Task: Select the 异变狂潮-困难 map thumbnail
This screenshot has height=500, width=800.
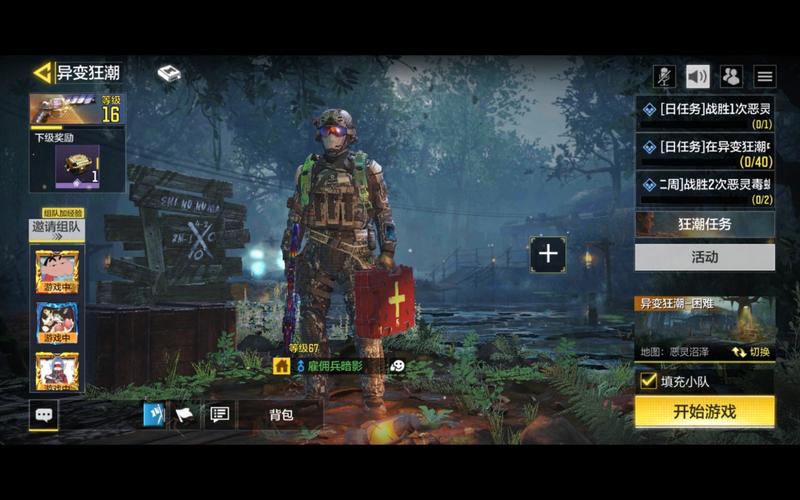Action: (x=704, y=325)
